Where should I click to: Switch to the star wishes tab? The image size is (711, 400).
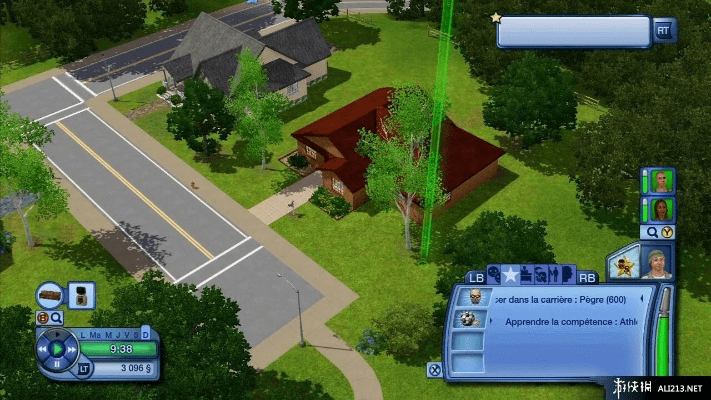tap(510, 275)
